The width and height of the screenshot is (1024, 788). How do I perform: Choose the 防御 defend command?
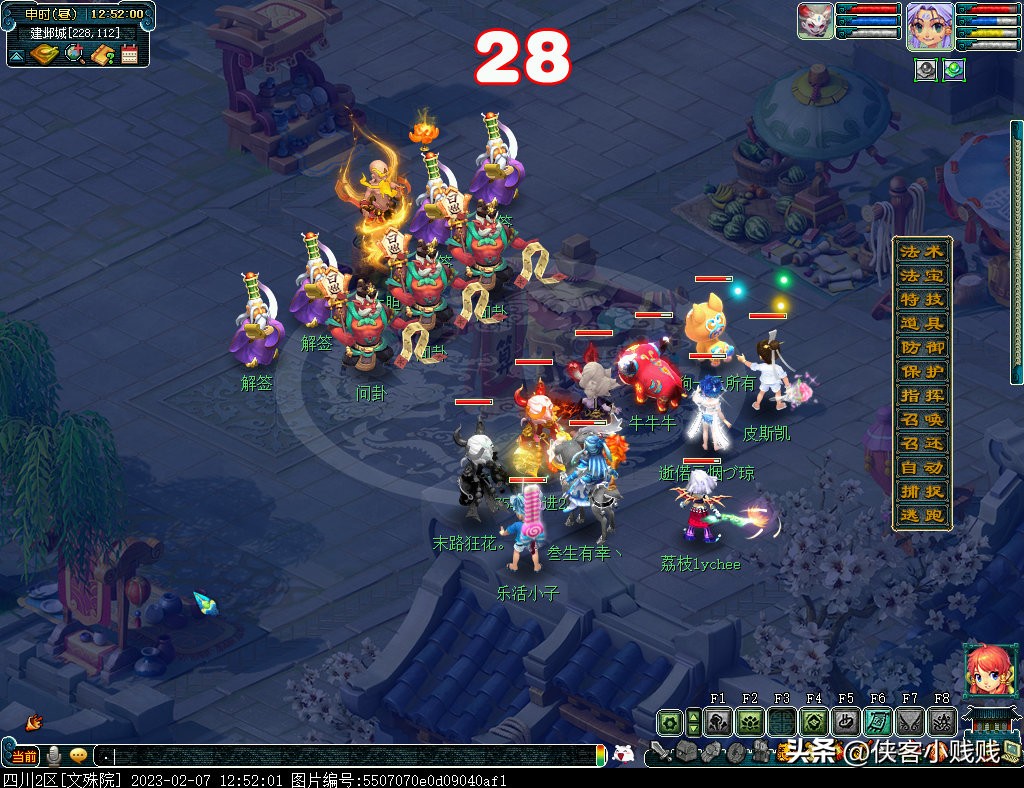(x=921, y=348)
